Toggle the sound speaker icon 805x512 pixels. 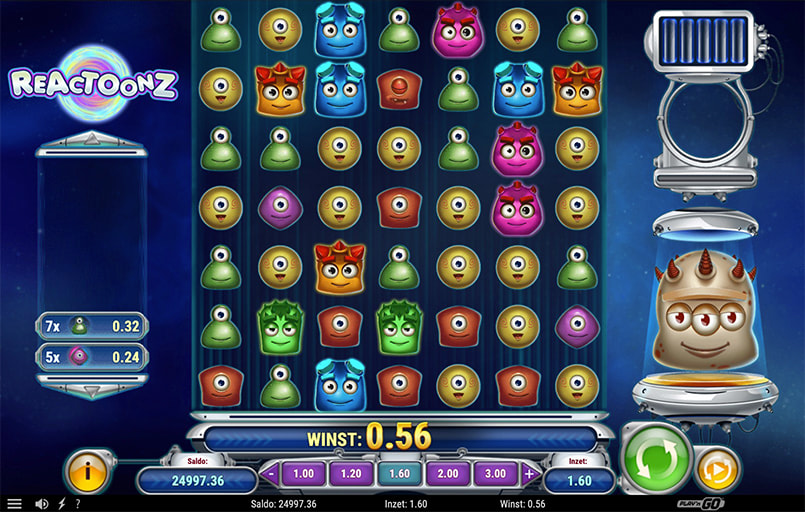pyautogui.click(x=41, y=504)
